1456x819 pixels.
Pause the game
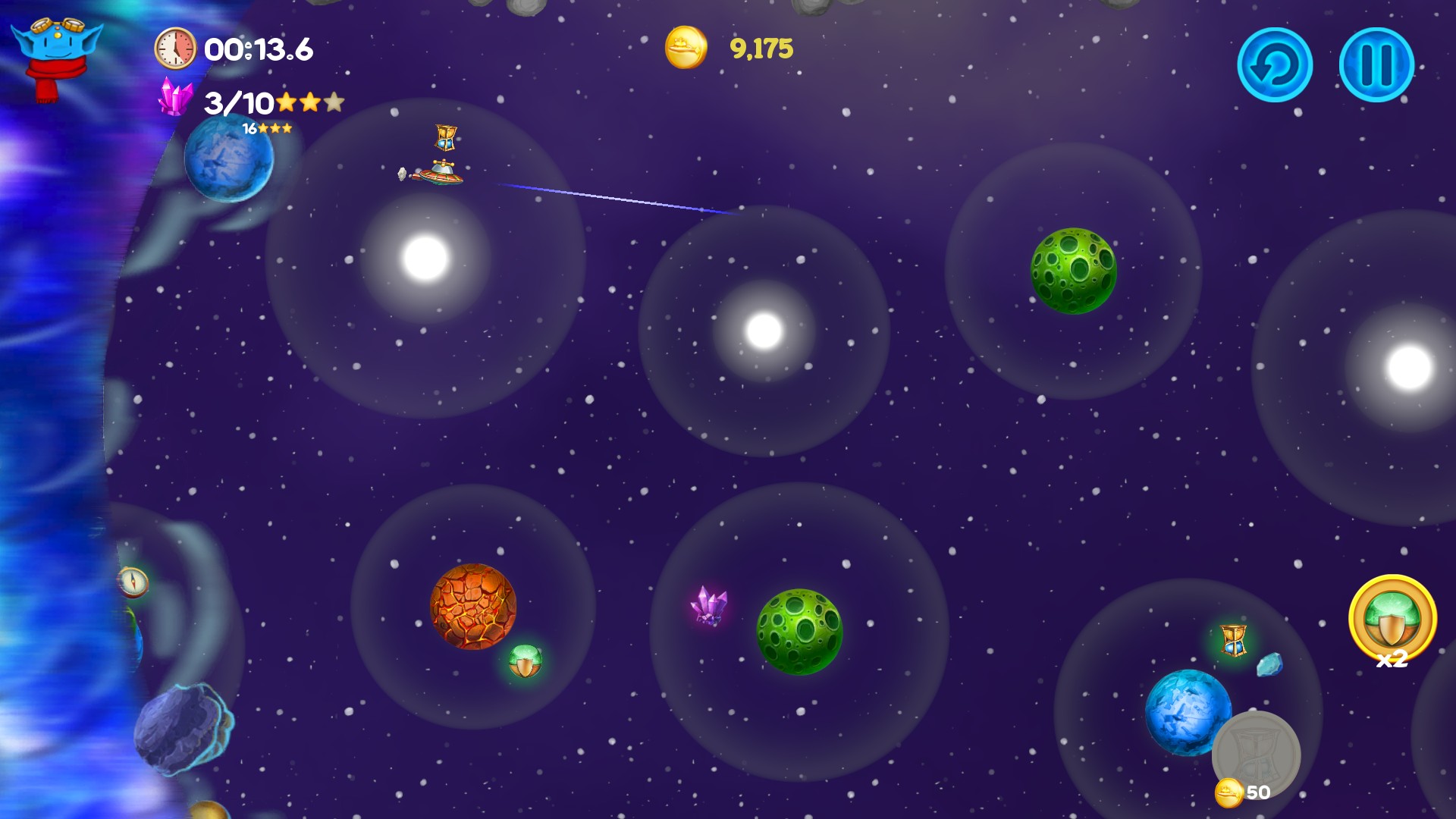[1376, 65]
